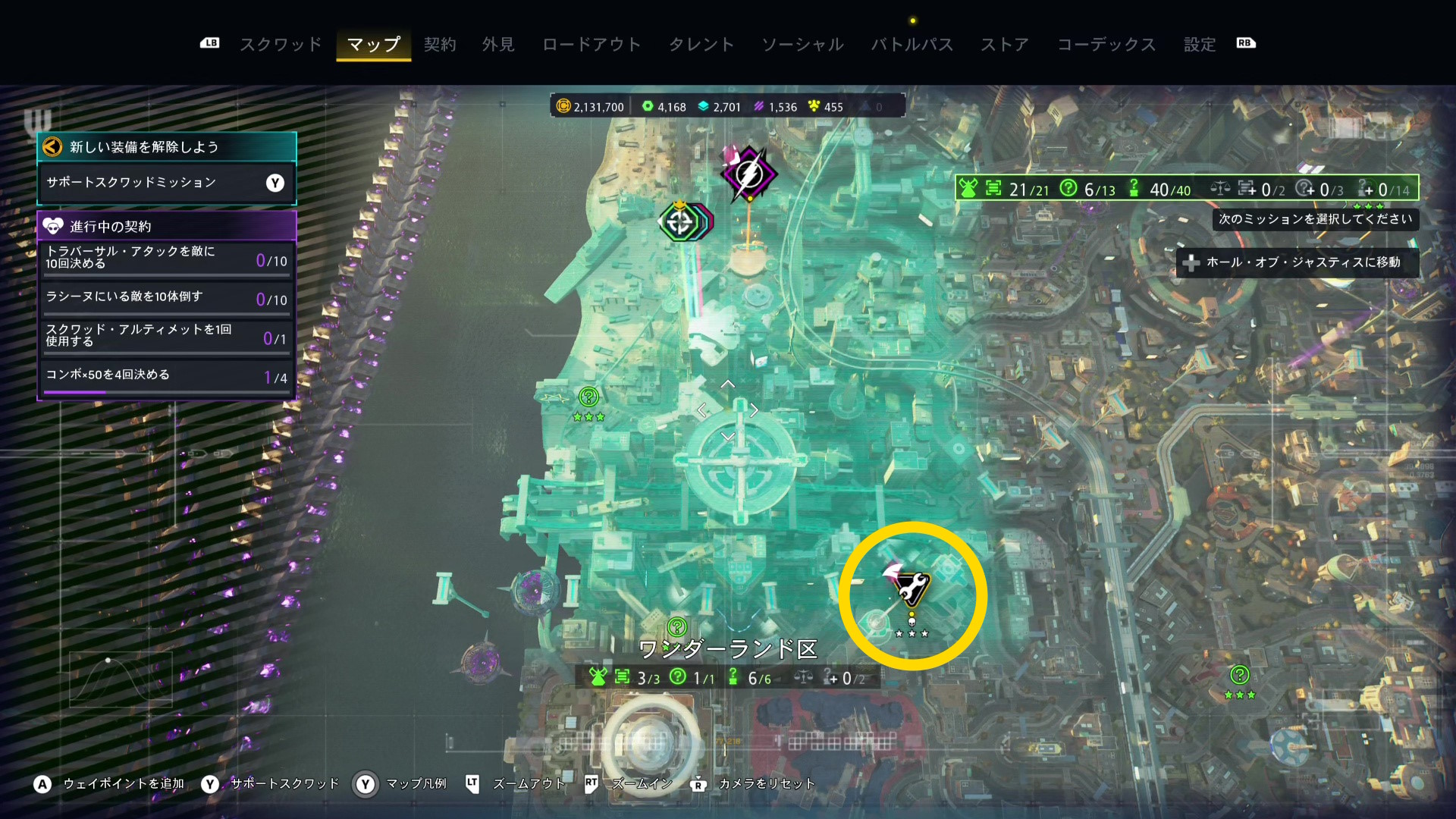The height and width of the screenshot is (819, 1456).
Task: Select the マップ tab
Action: [x=374, y=45]
